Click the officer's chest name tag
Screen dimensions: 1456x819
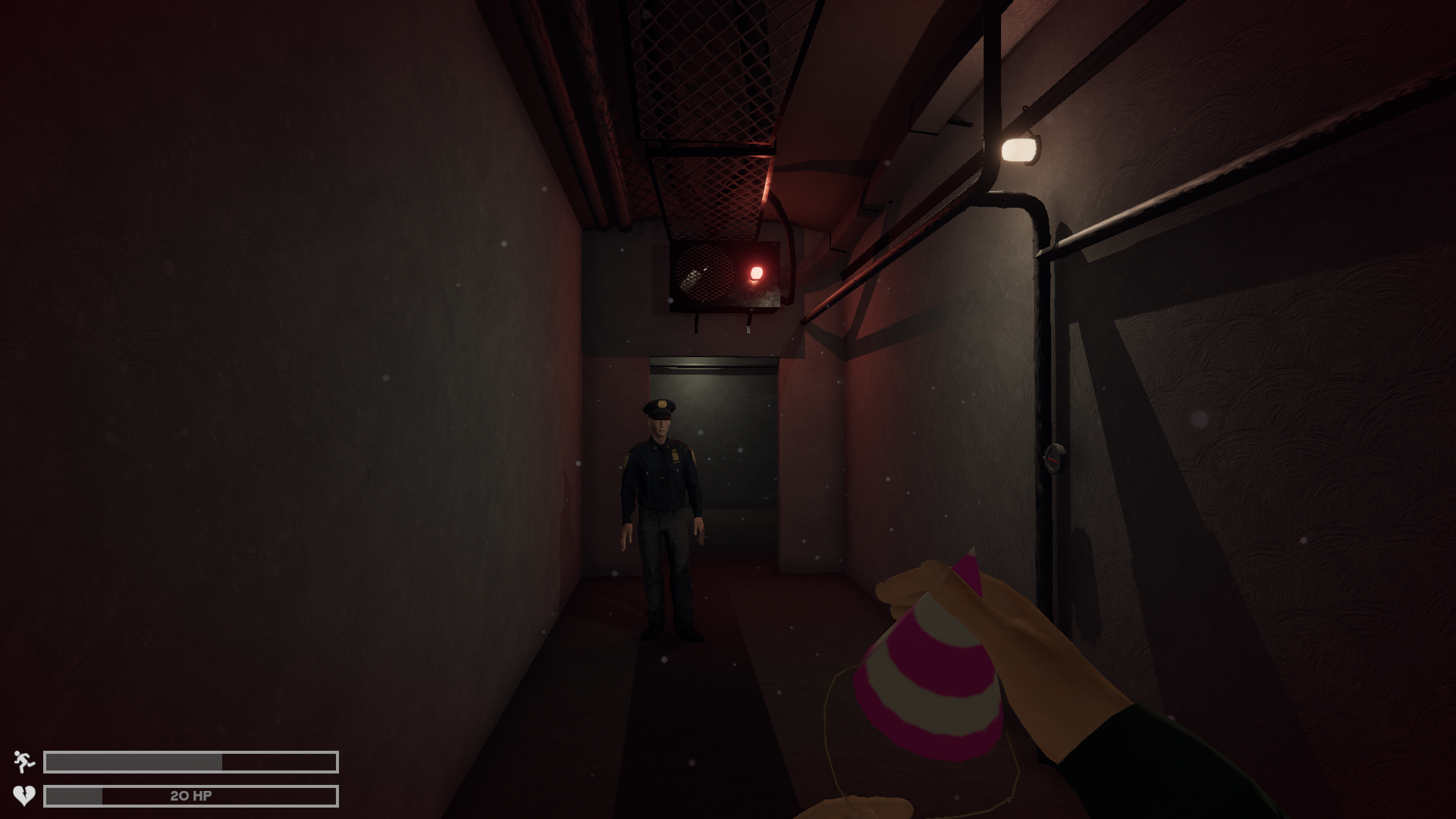tap(675, 455)
